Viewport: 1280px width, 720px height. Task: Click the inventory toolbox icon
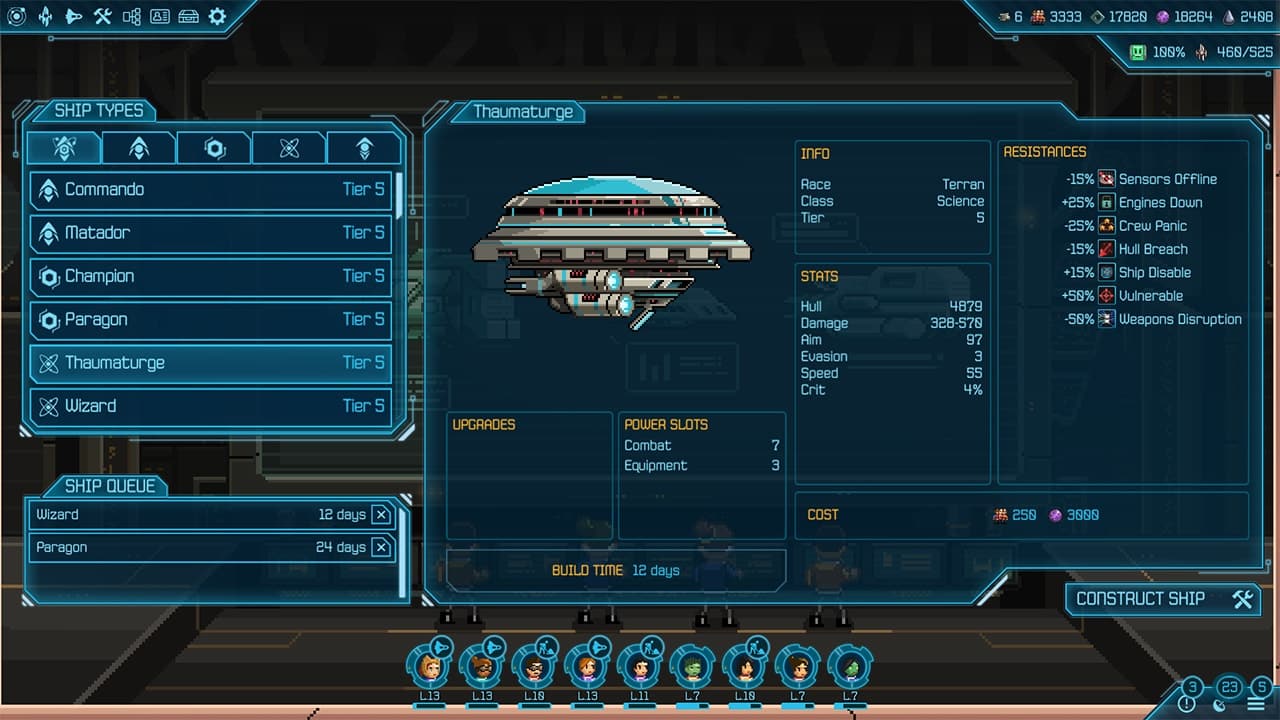188,17
